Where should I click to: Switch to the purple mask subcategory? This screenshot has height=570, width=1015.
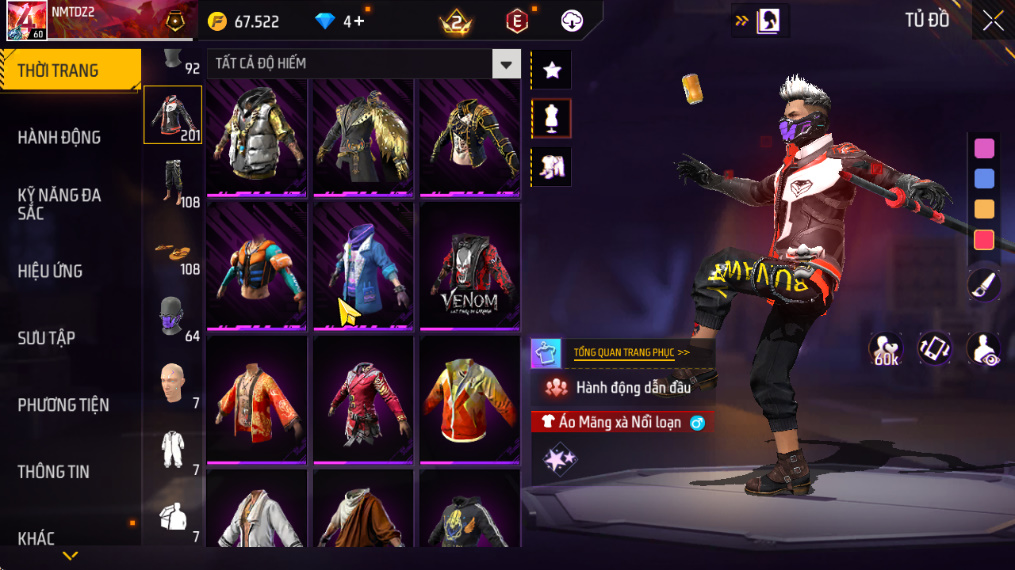pos(172,316)
